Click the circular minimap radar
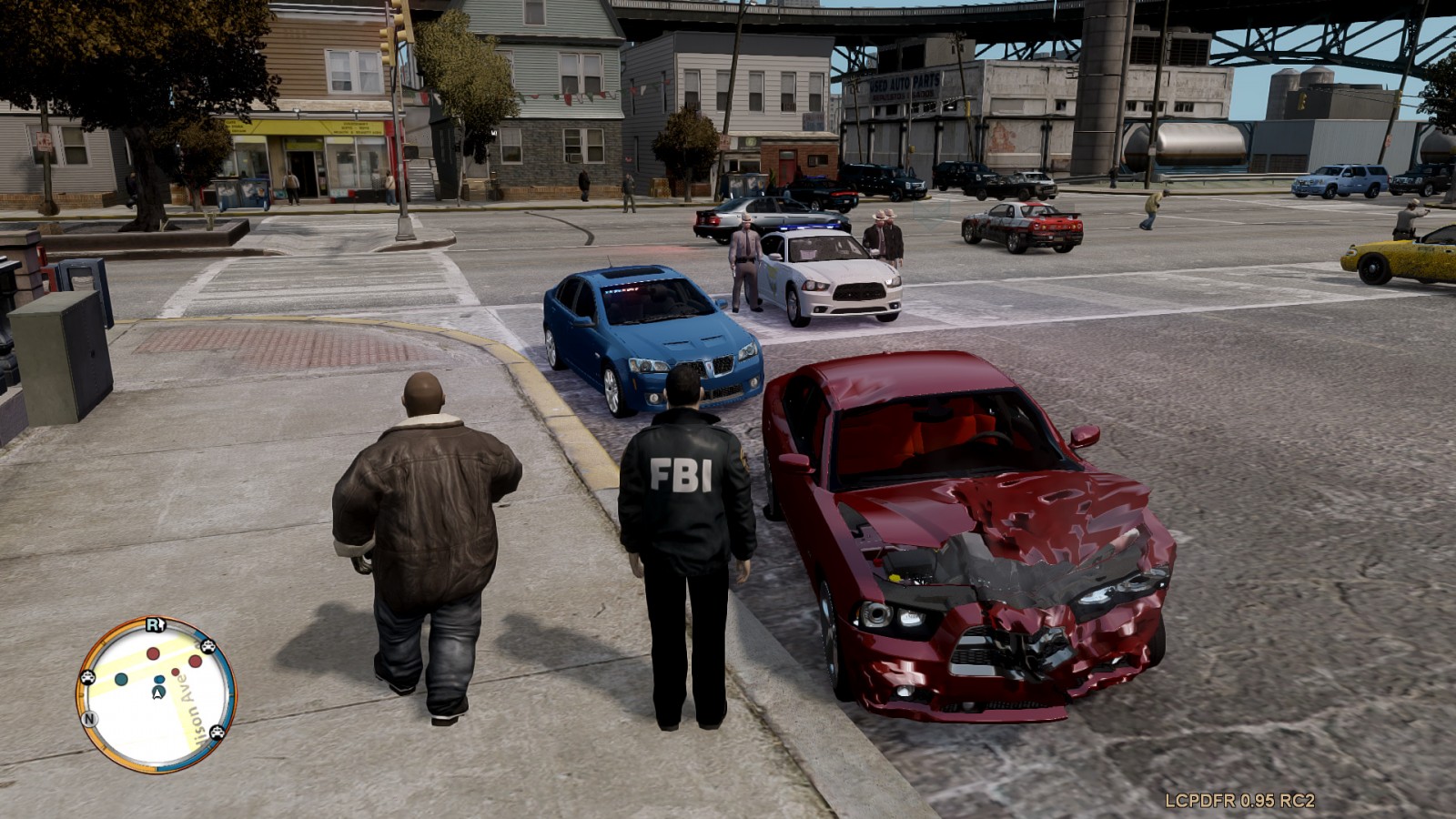This screenshot has height=819, width=1456. (156, 695)
